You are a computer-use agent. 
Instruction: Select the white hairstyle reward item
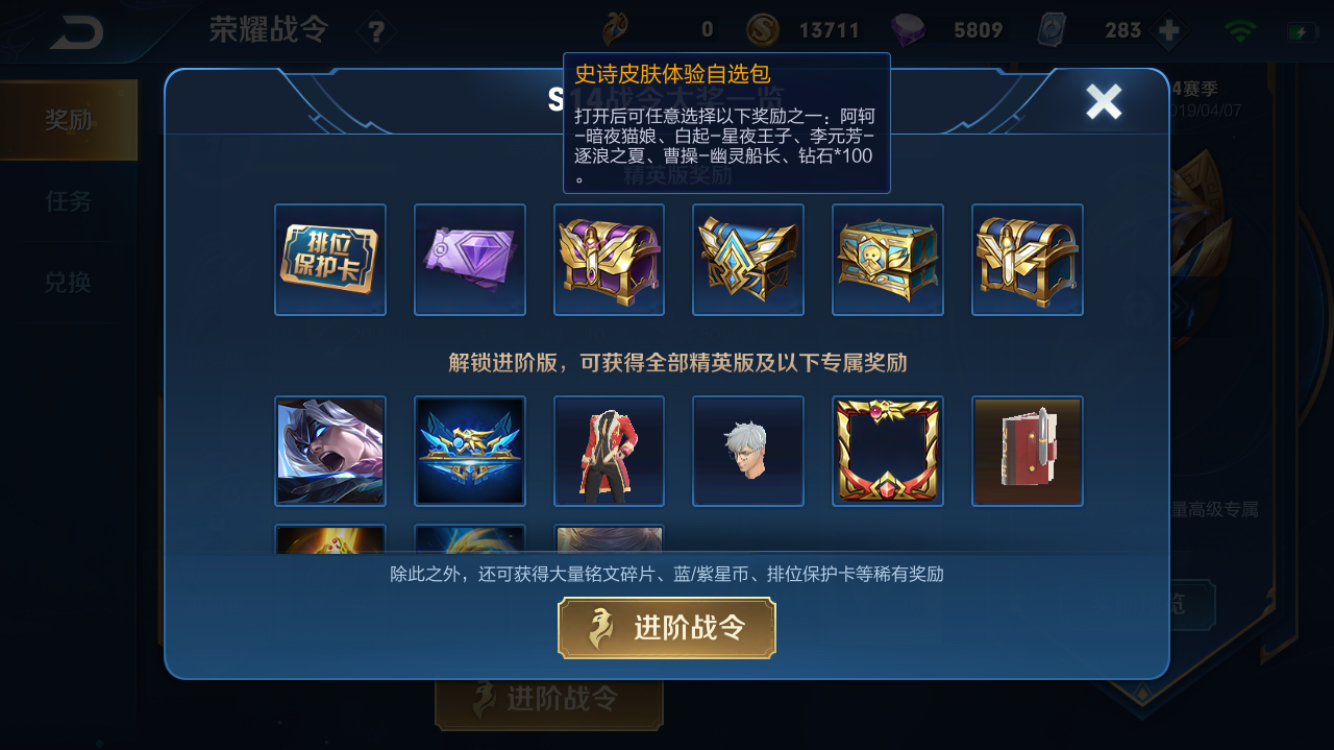748,449
